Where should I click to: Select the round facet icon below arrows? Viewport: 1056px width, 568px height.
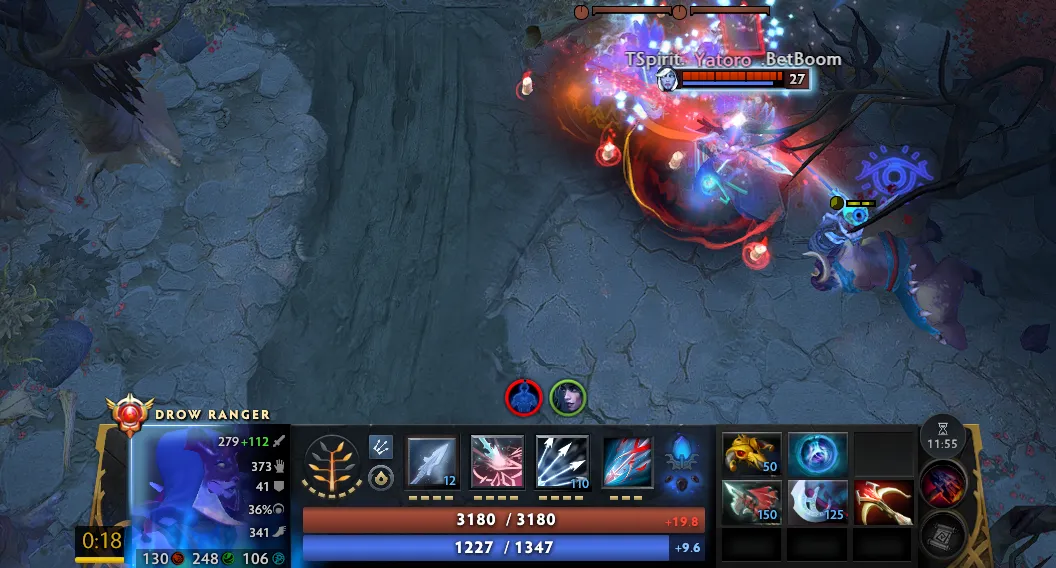point(381,478)
